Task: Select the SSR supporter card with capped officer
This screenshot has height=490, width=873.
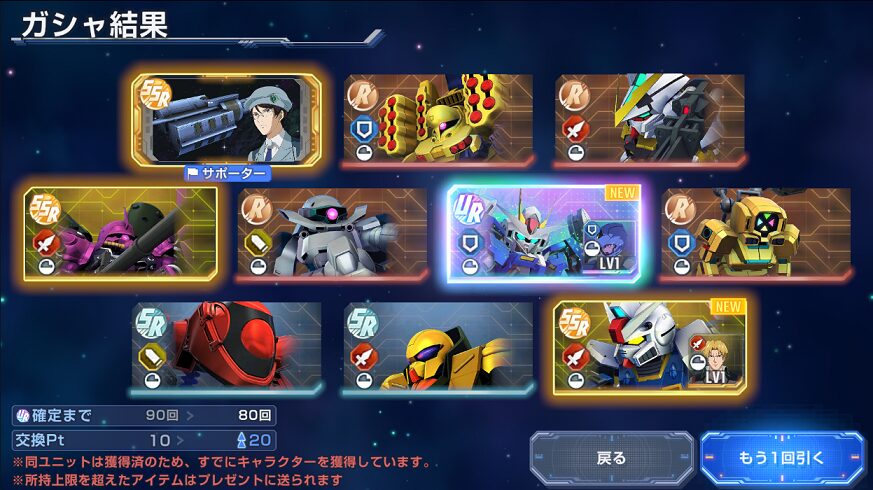Action: point(227,119)
